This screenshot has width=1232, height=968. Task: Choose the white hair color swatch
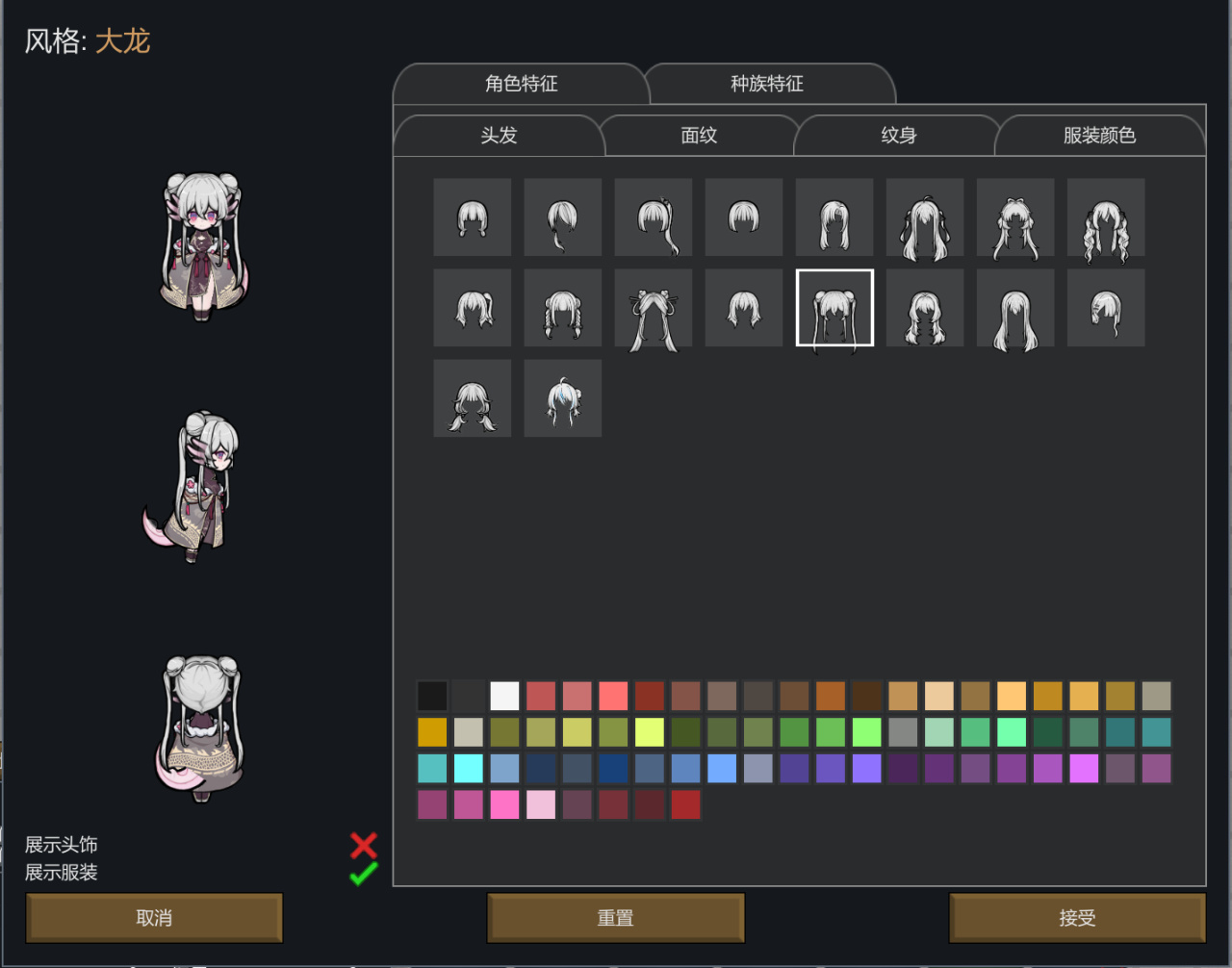tap(504, 696)
